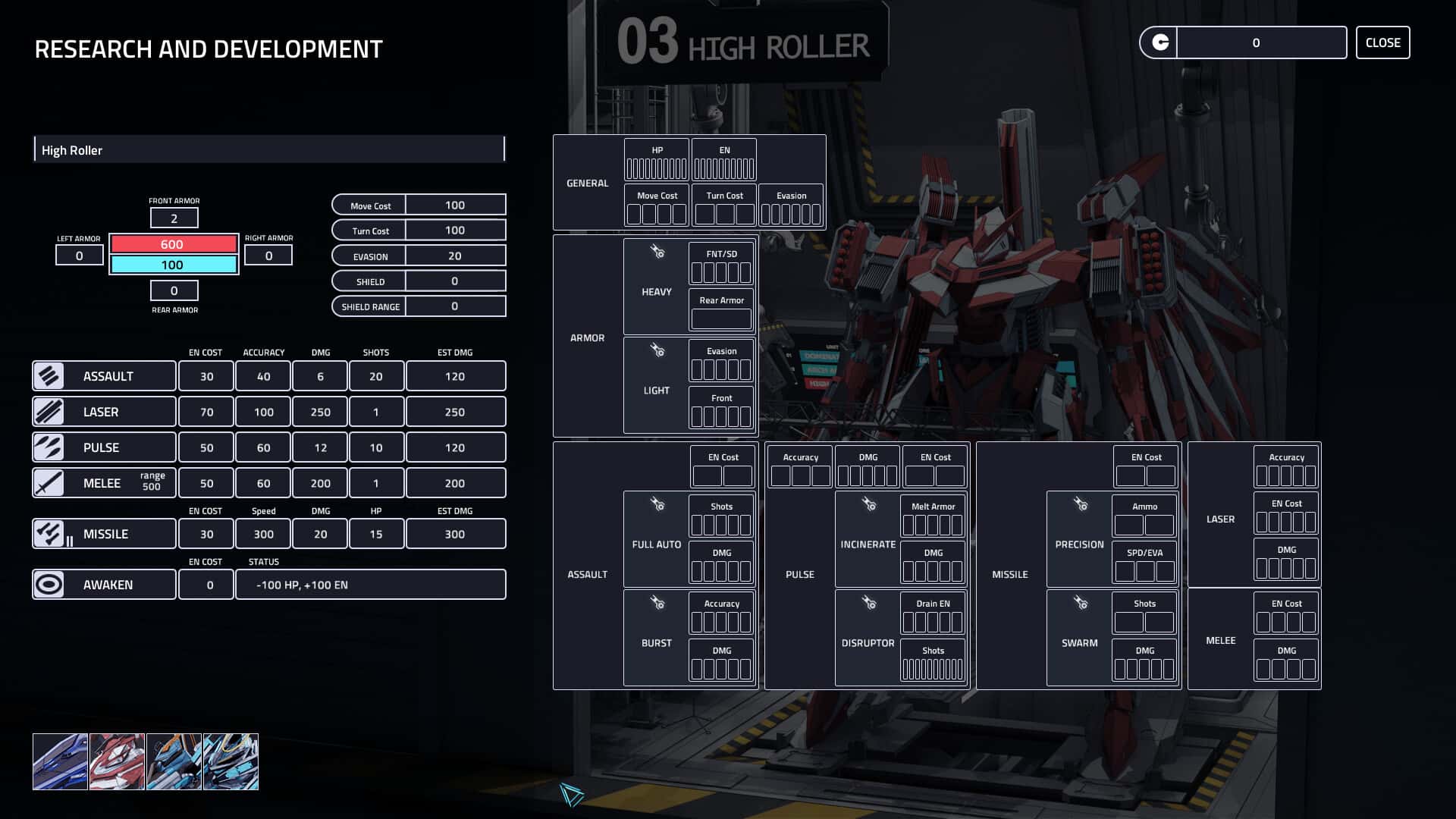Upgrade the general EN stat
This screenshot has height=819, width=1456.
click(724, 168)
